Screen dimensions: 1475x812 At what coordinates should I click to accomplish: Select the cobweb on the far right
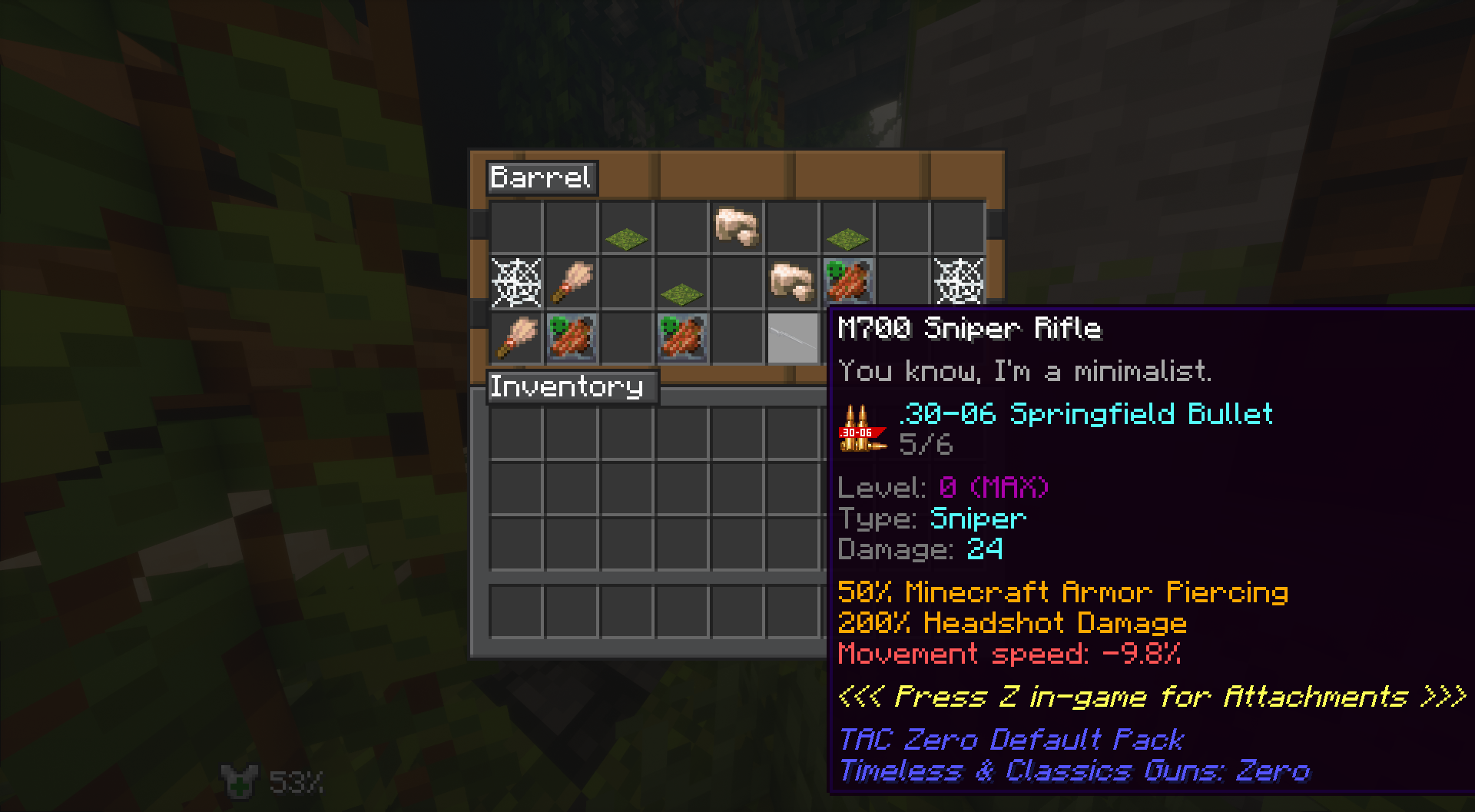[956, 280]
